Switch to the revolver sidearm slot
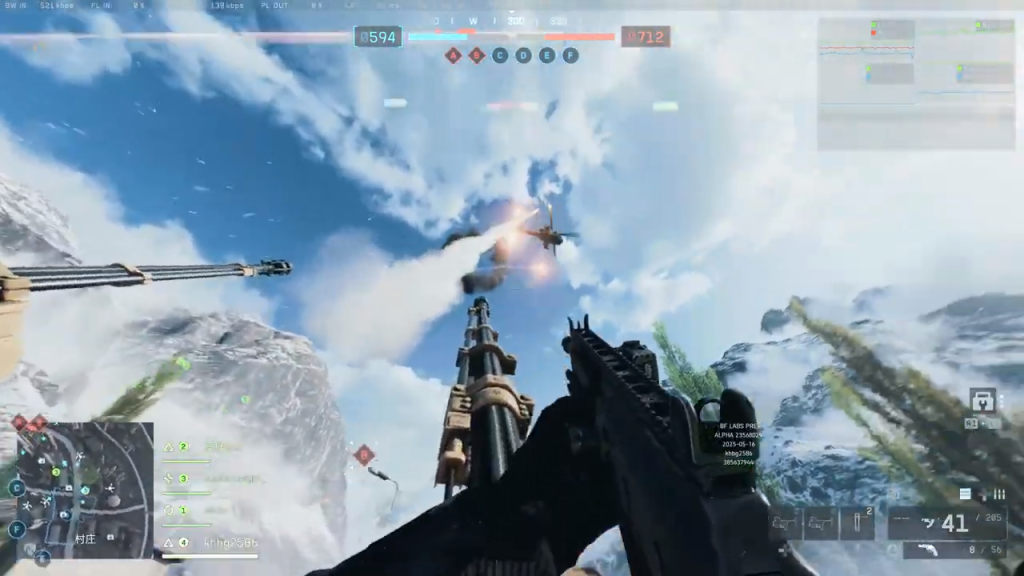The image size is (1024, 576). tap(954, 550)
